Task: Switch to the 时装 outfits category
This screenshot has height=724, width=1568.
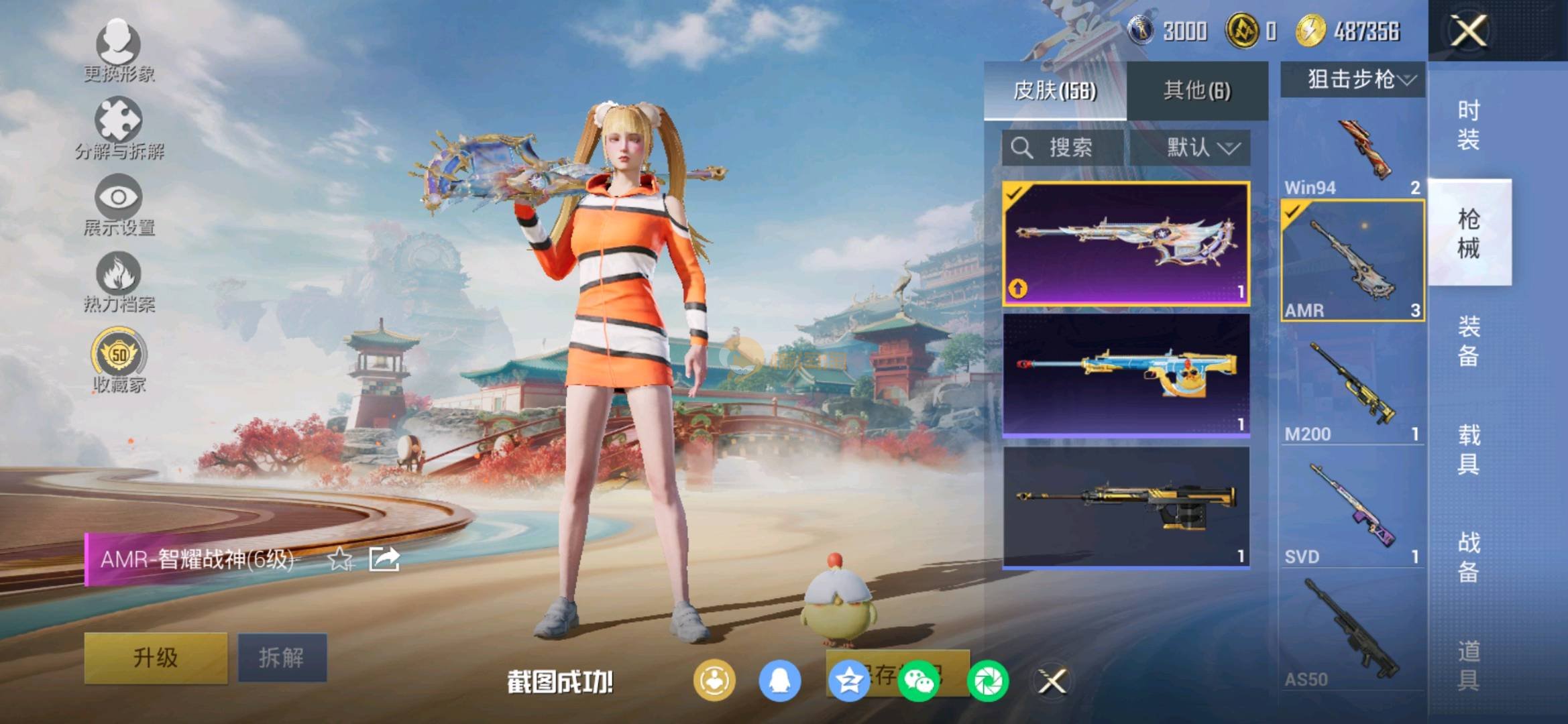Action: coord(1469,125)
